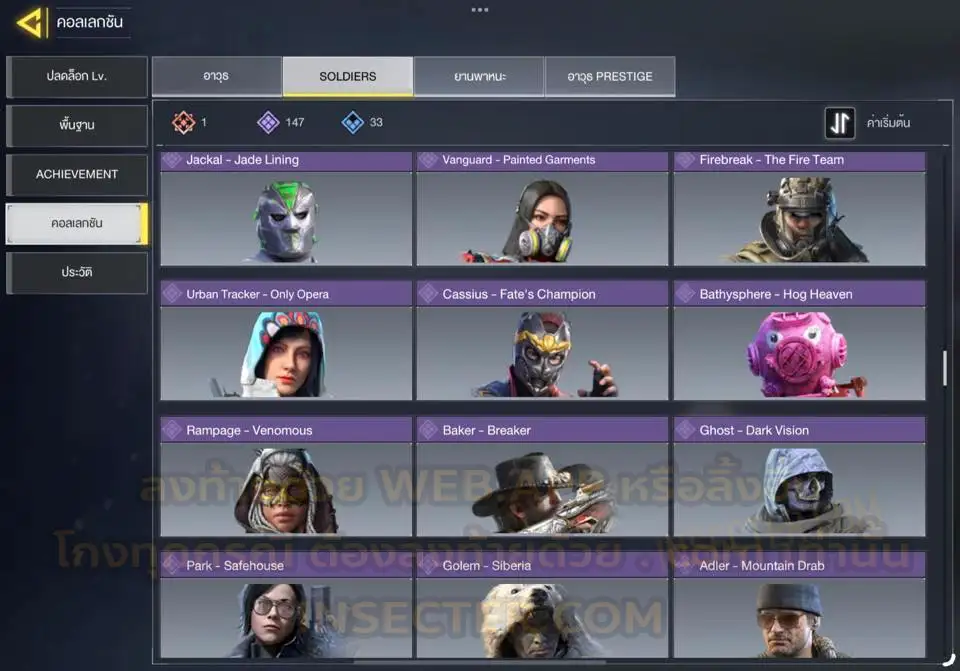Choose the คอลเลกชัน sidebar entry

pyautogui.click(x=77, y=223)
